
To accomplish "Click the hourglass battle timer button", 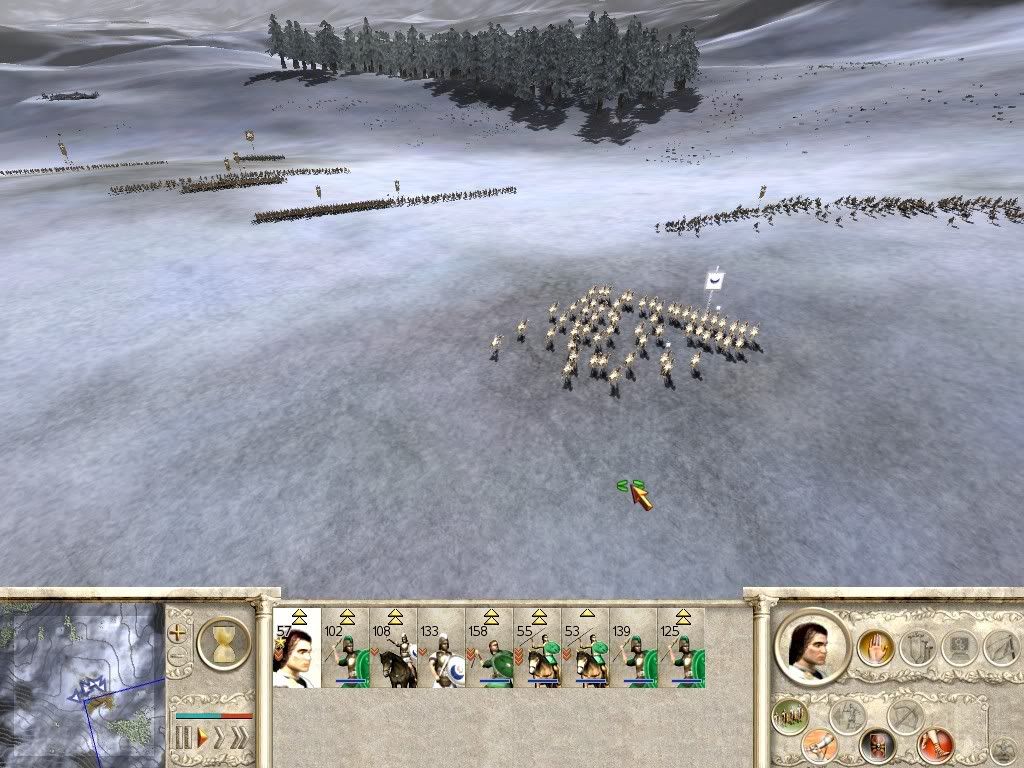I will click(224, 643).
